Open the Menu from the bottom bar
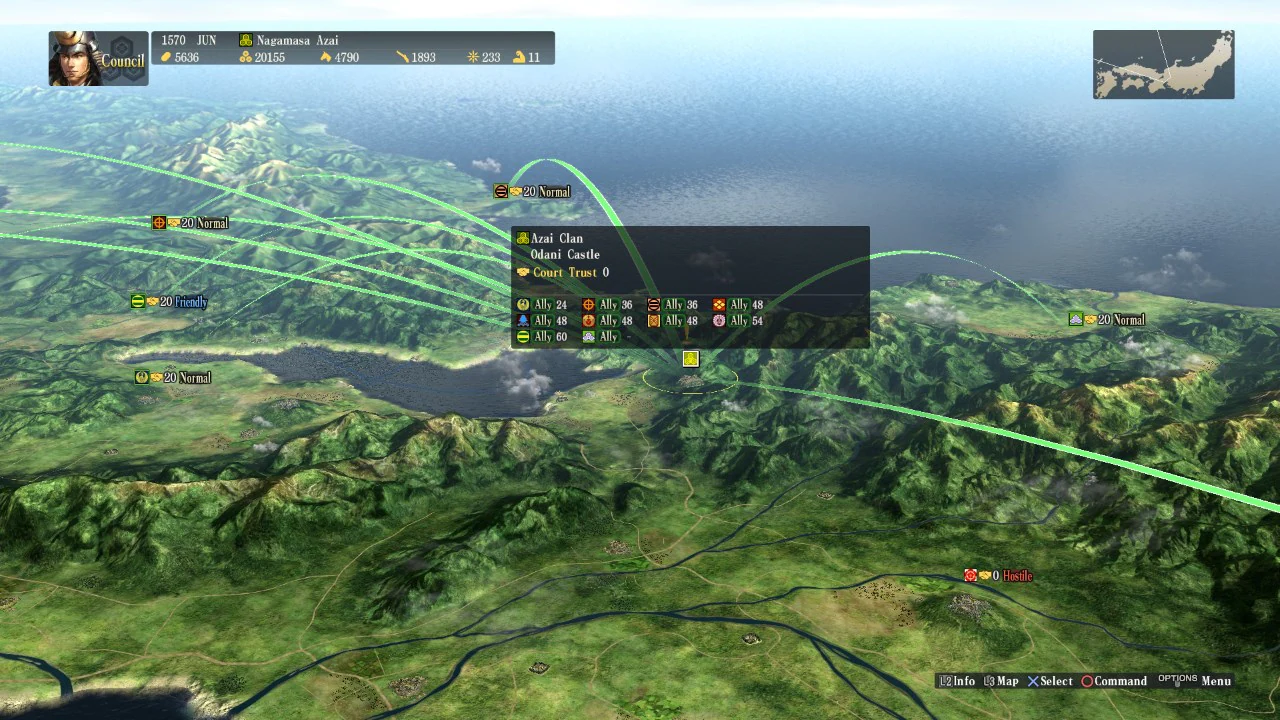This screenshot has height=720, width=1280. click(1215, 681)
